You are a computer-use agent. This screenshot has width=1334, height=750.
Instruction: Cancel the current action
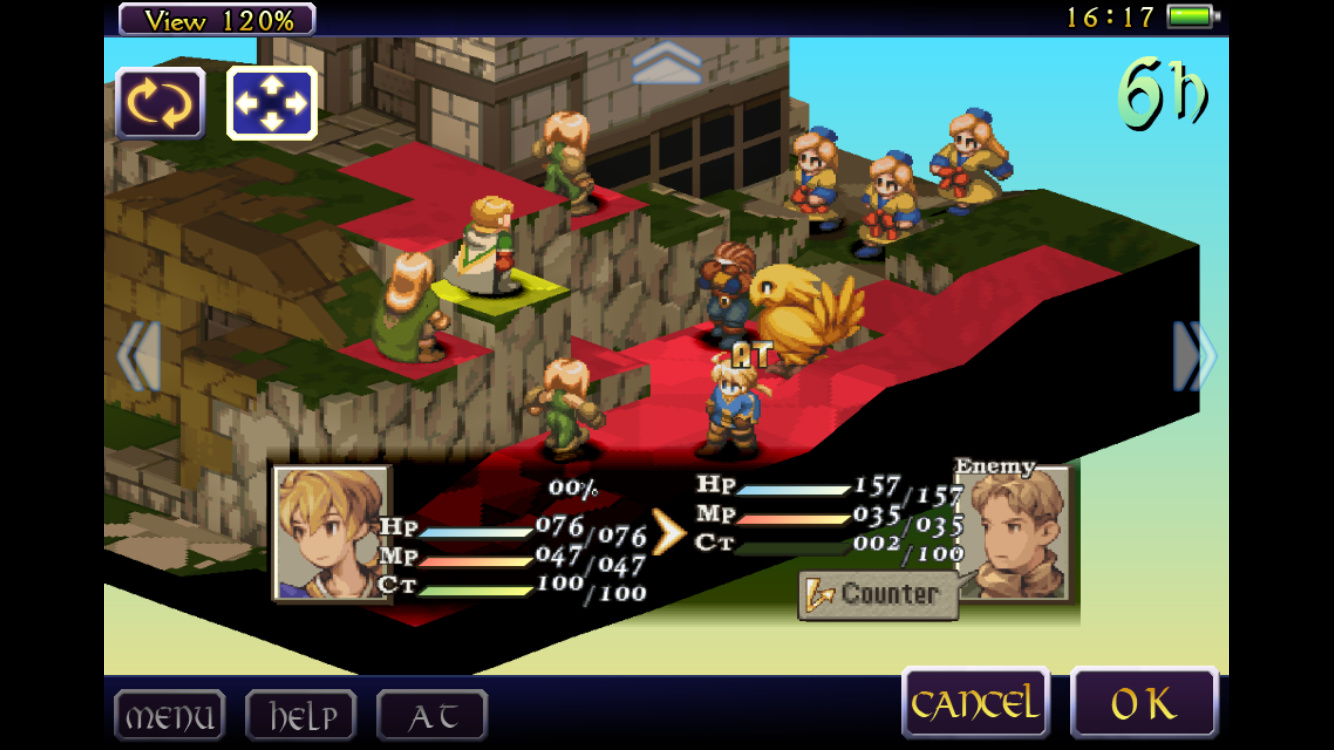(x=975, y=704)
